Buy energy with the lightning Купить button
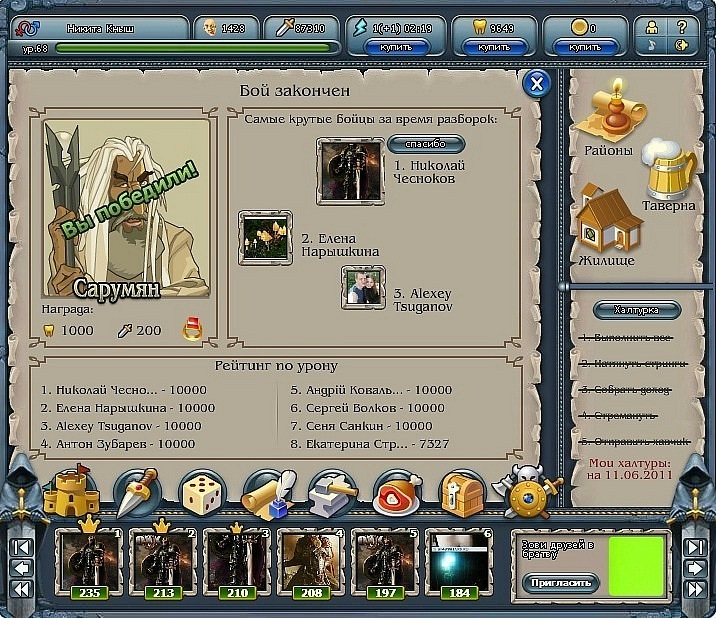716x618 pixels. (395, 47)
